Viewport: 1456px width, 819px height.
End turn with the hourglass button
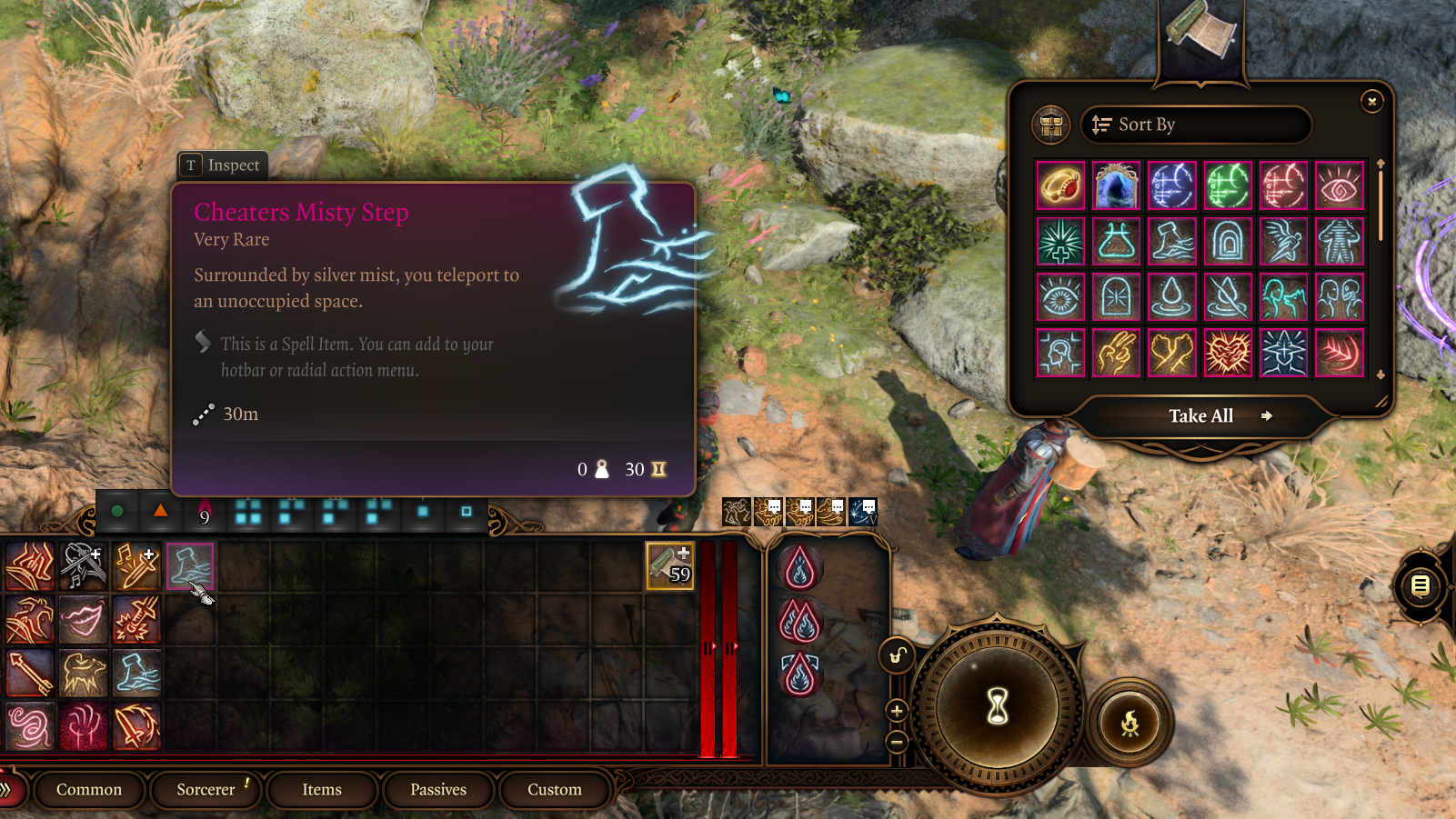(x=998, y=705)
